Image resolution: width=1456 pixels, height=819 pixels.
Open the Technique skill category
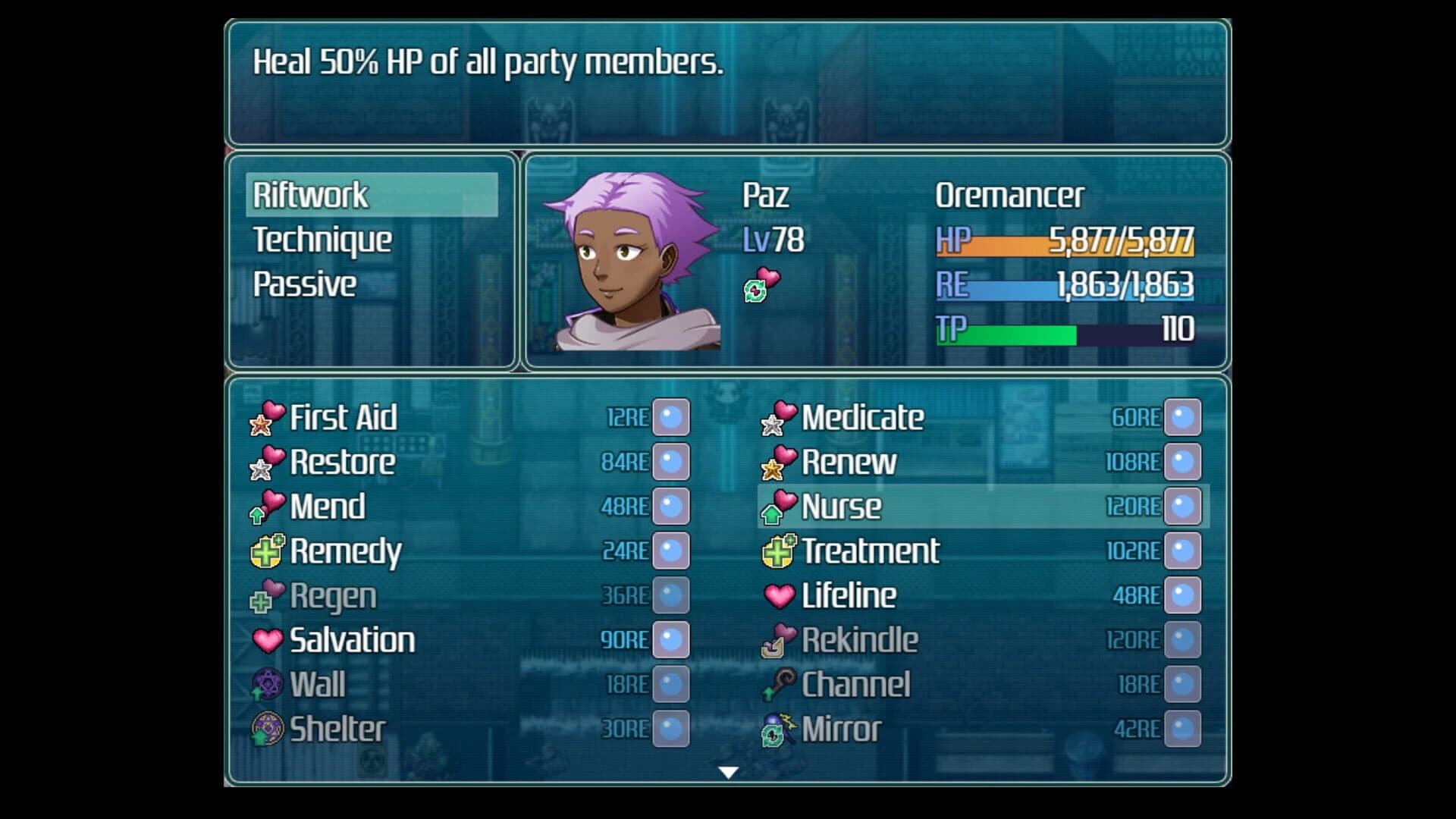coord(323,240)
